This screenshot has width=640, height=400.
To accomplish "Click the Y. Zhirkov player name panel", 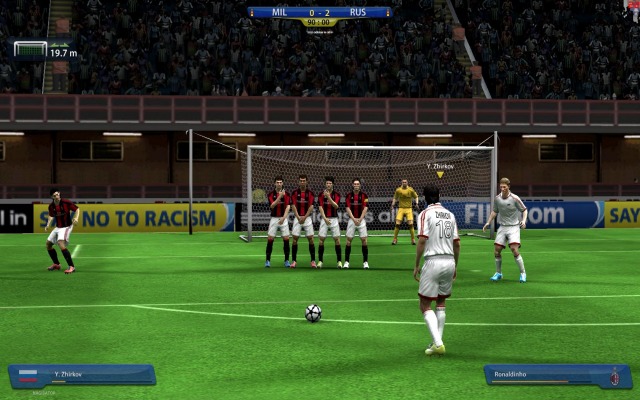I will pyautogui.click(x=82, y=375).
